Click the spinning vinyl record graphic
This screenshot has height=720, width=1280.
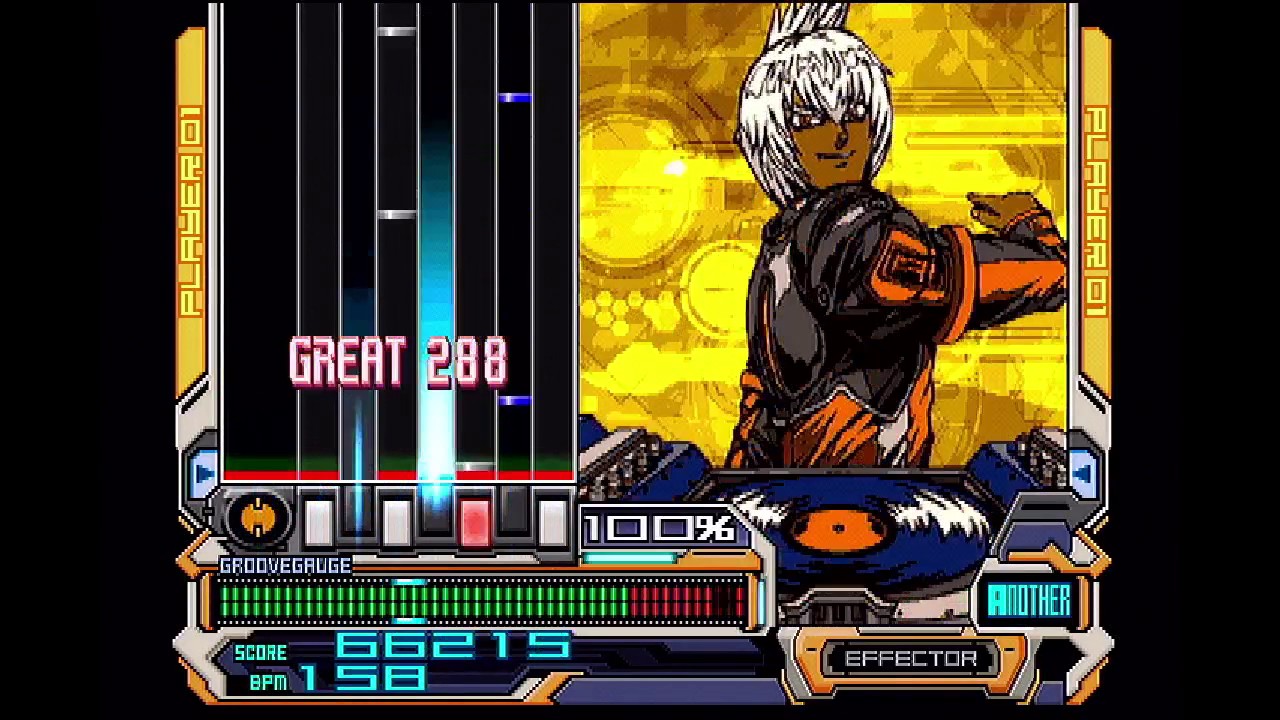pos(840,528)
